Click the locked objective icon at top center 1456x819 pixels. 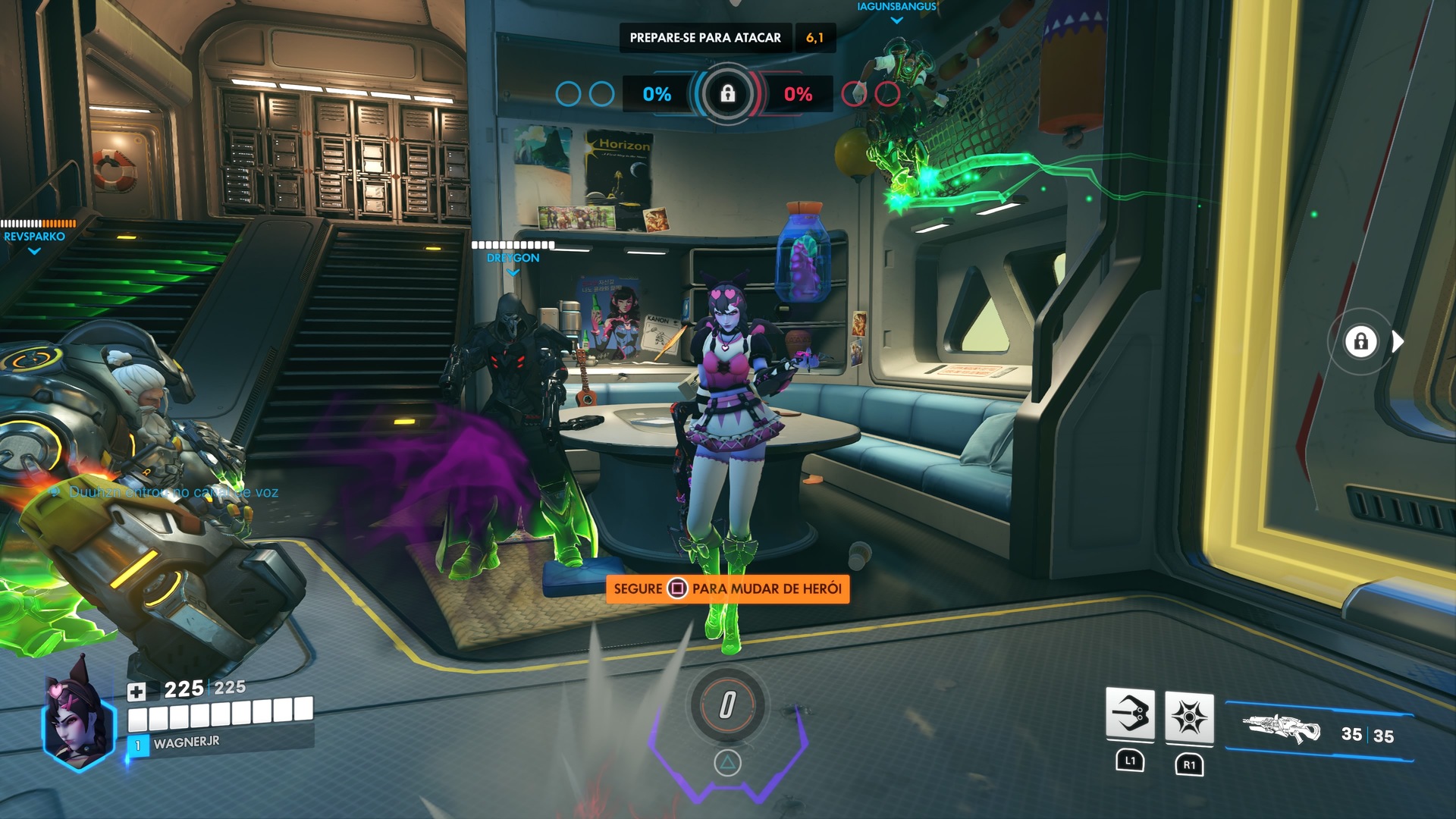click(x=727, y=94)
